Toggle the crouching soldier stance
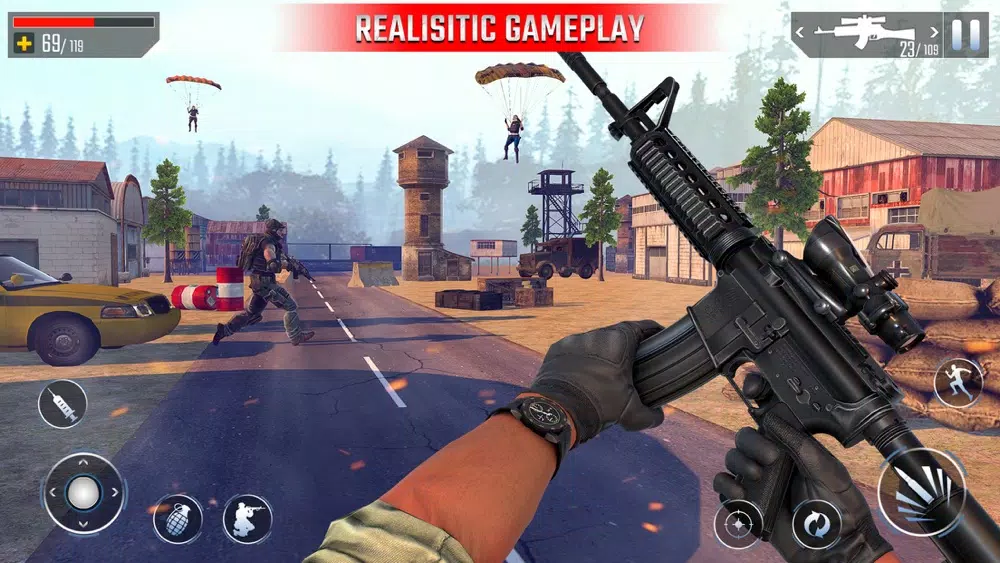Viewport: 1000px width, 563px height. [x=247, y=519]
